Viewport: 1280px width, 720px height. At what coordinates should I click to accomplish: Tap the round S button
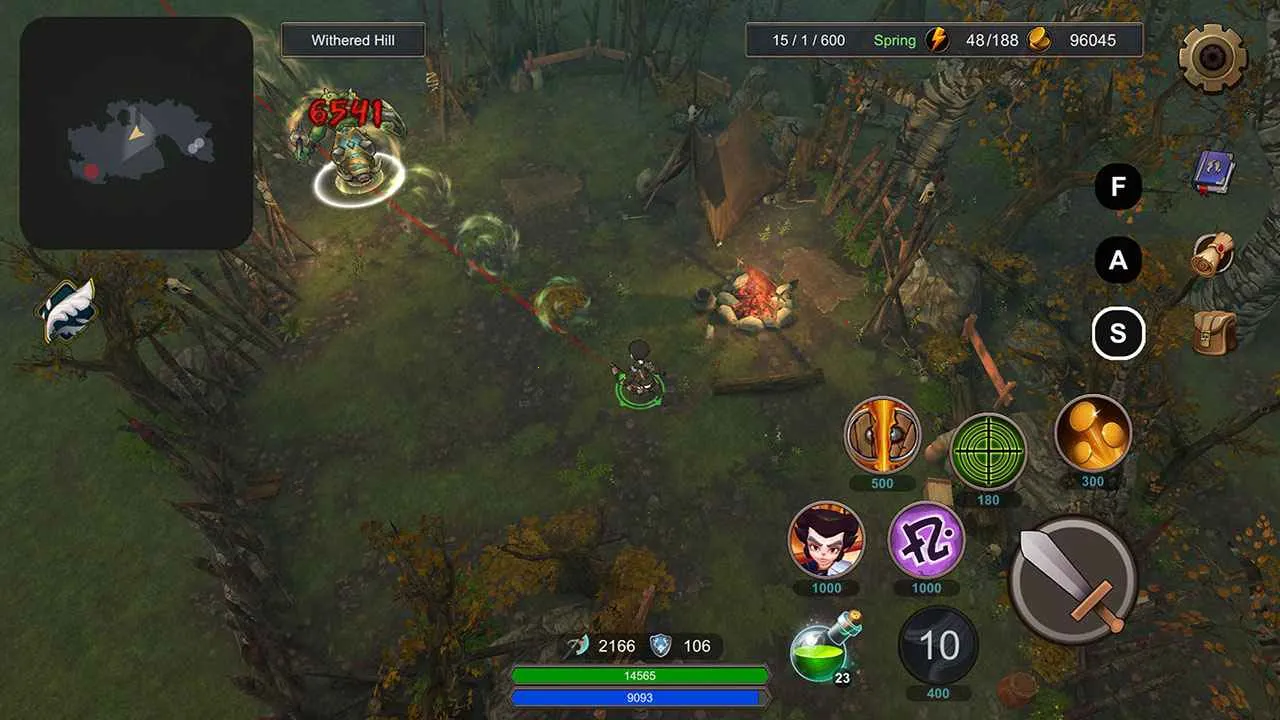click(1118, 334)
